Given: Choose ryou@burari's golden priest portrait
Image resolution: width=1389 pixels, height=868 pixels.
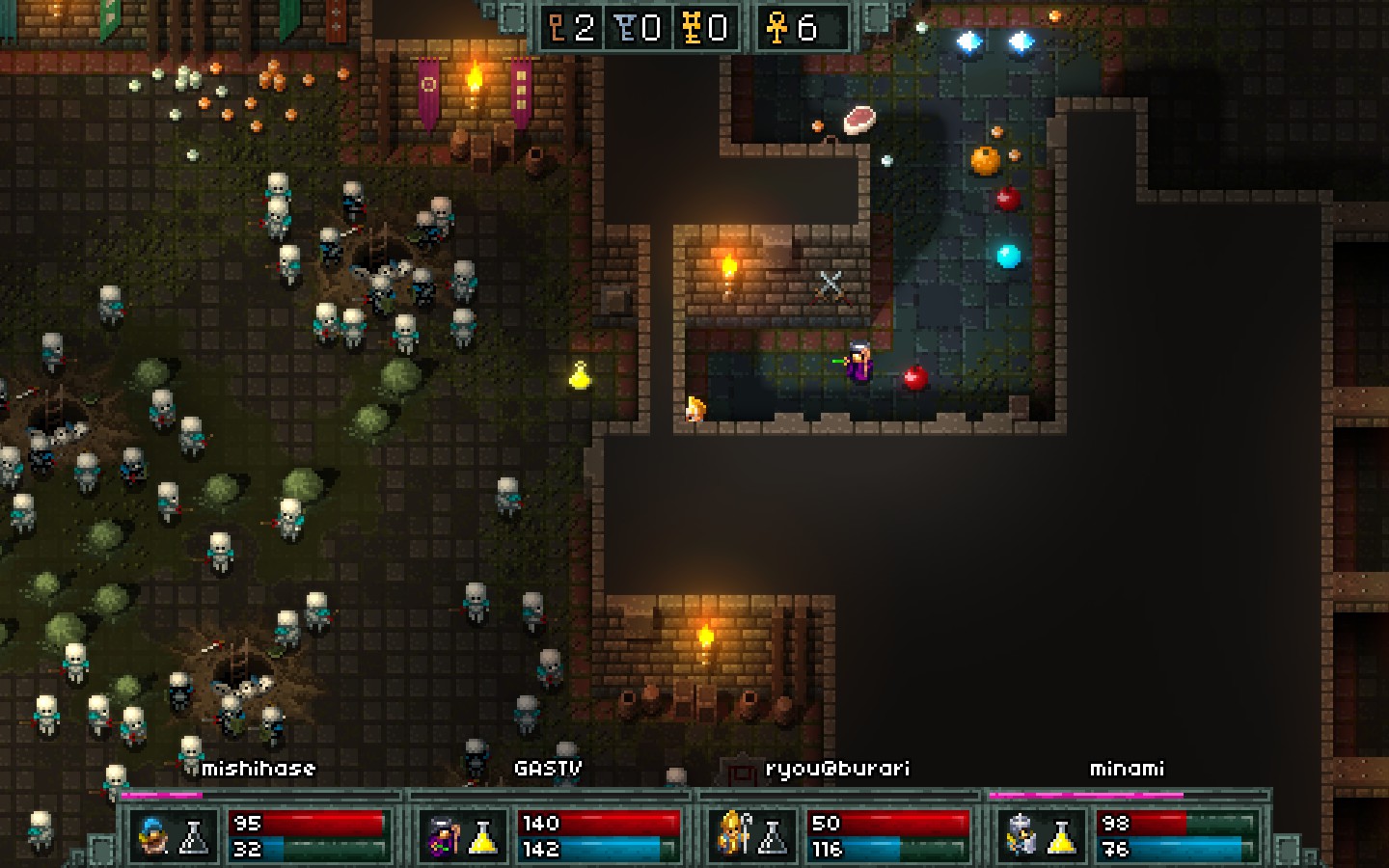Looking at the screenshot, I should [732, 834].
